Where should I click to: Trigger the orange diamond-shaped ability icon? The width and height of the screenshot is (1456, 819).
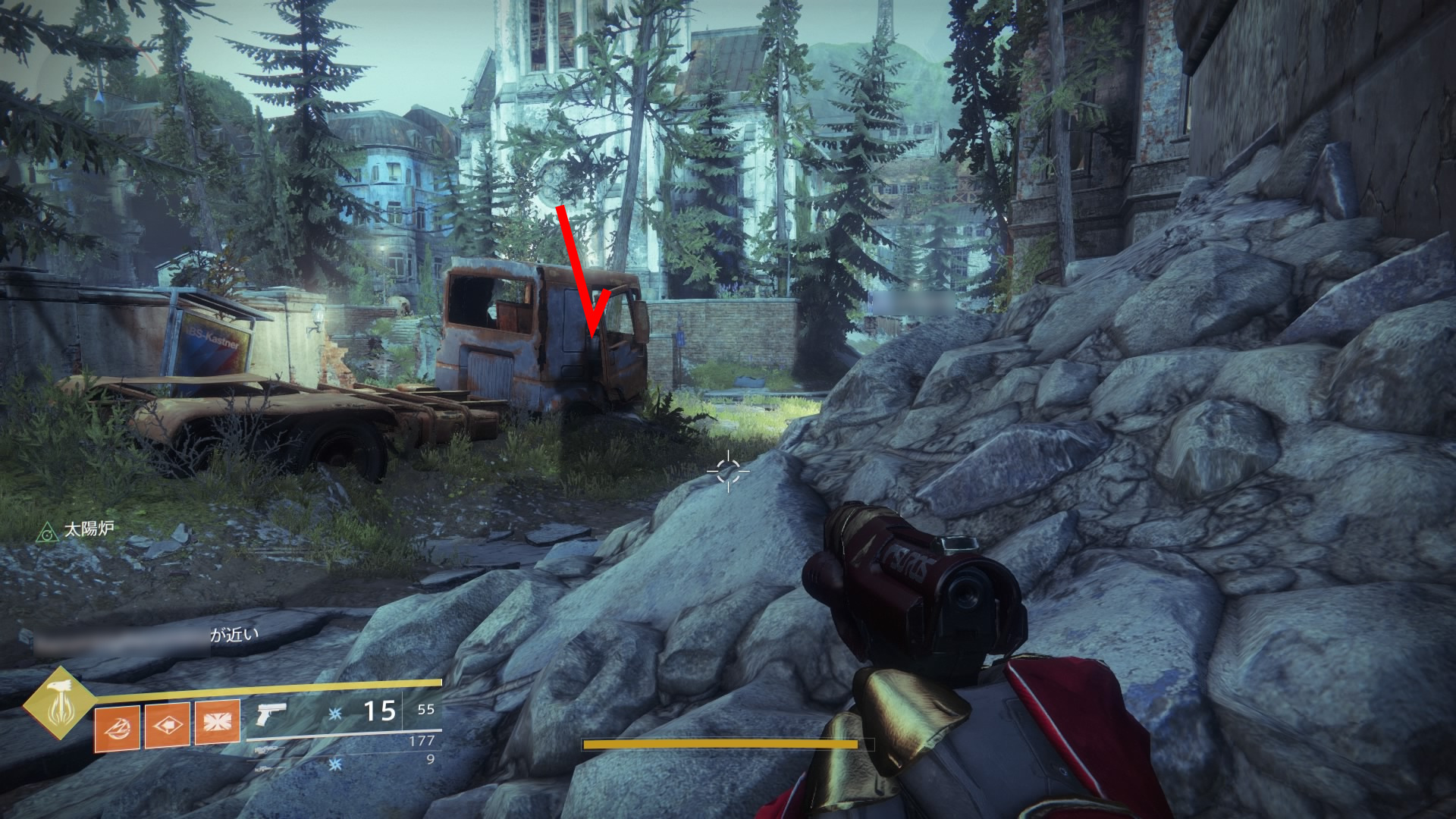[x=167, y=724]
